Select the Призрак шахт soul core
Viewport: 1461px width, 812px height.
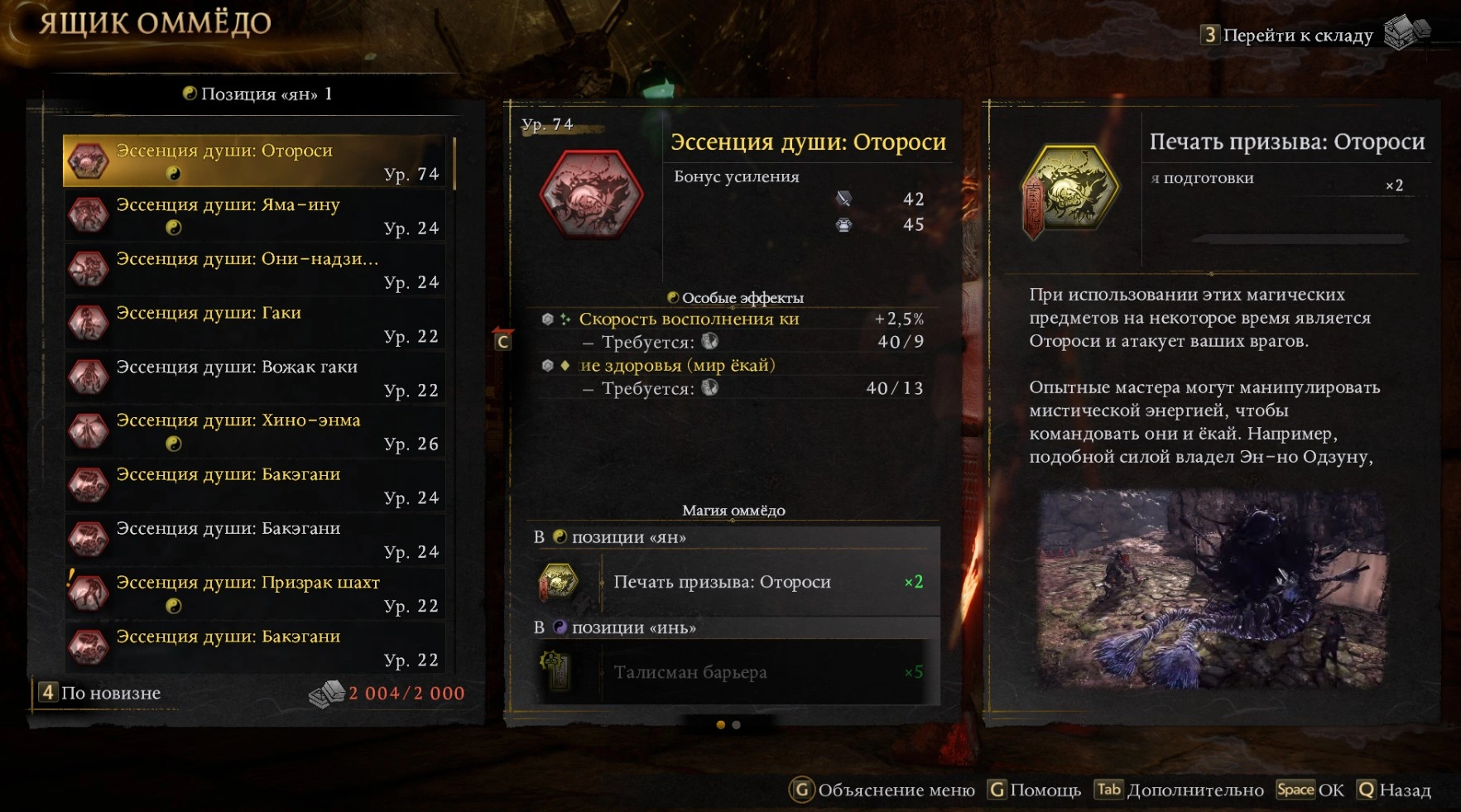click(257, 593)
